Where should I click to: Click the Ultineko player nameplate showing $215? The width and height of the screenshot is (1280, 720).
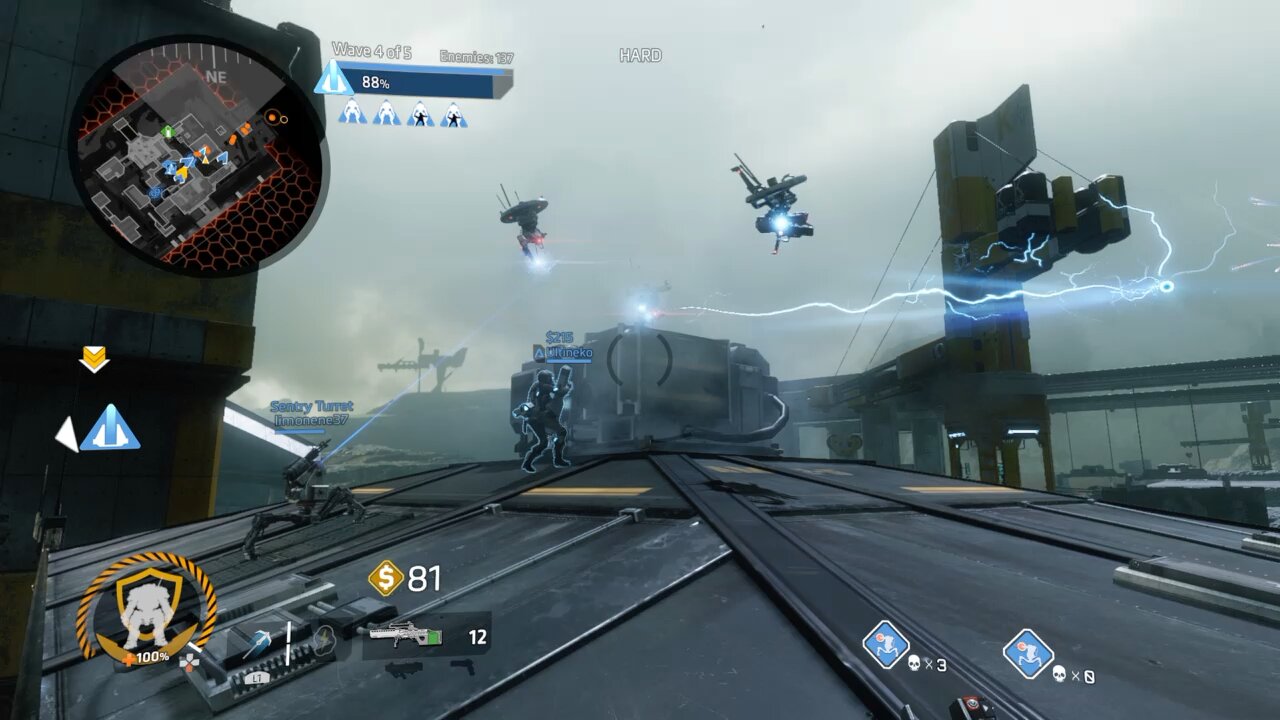pyautogui.click(x=563, y=346)
